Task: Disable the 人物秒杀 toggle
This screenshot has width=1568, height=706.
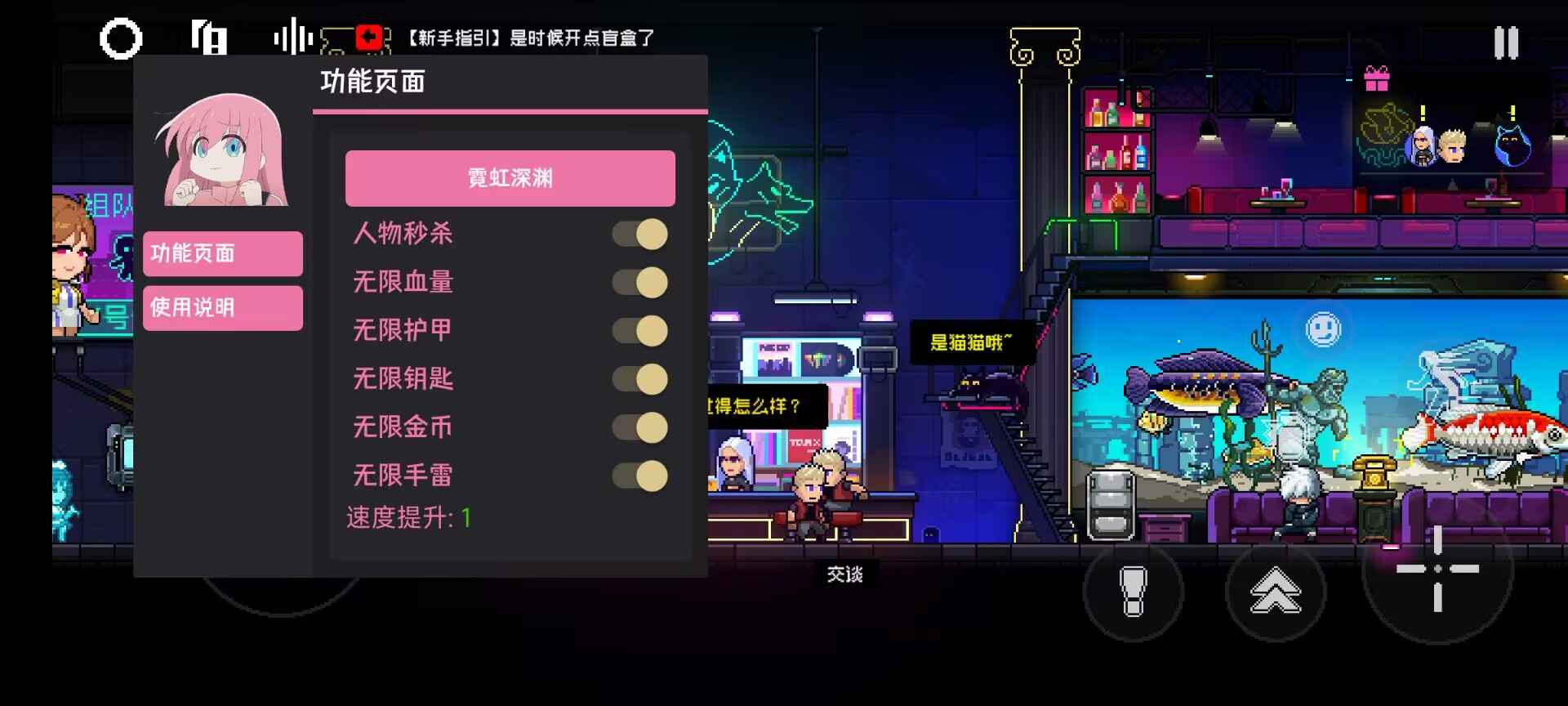Action: 639,235
